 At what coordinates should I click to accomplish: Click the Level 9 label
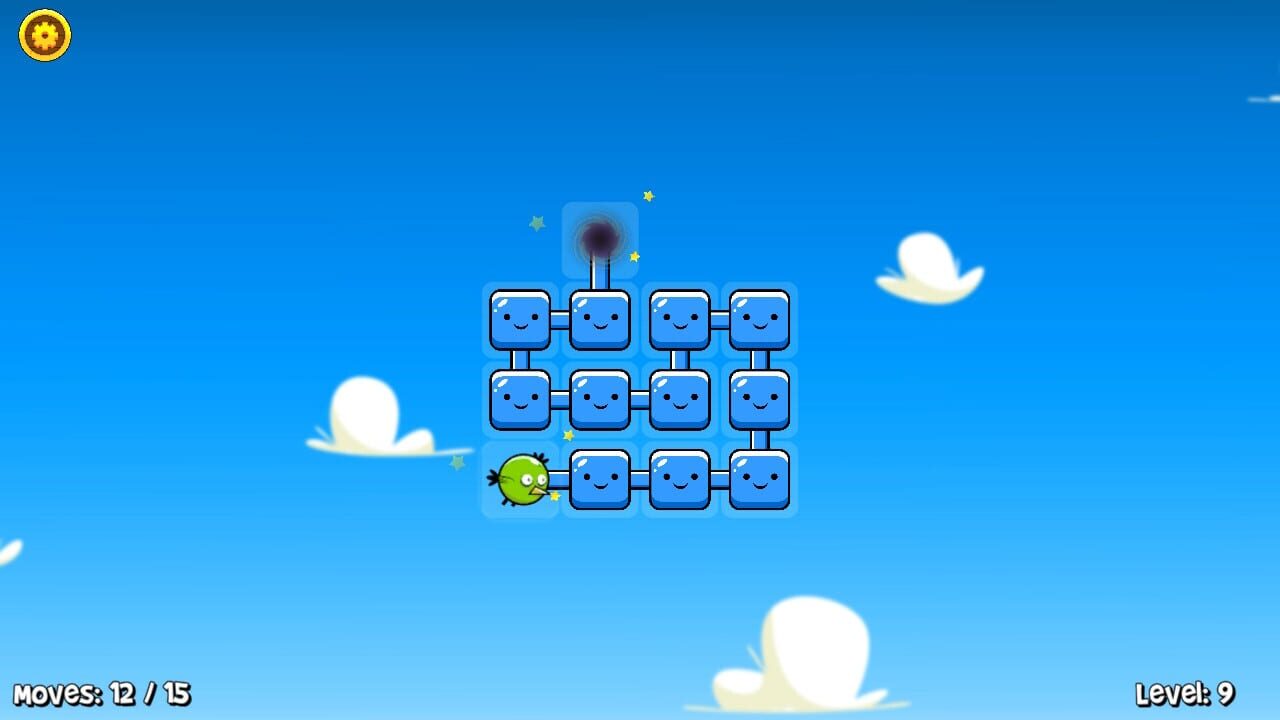pos(1187,691)
